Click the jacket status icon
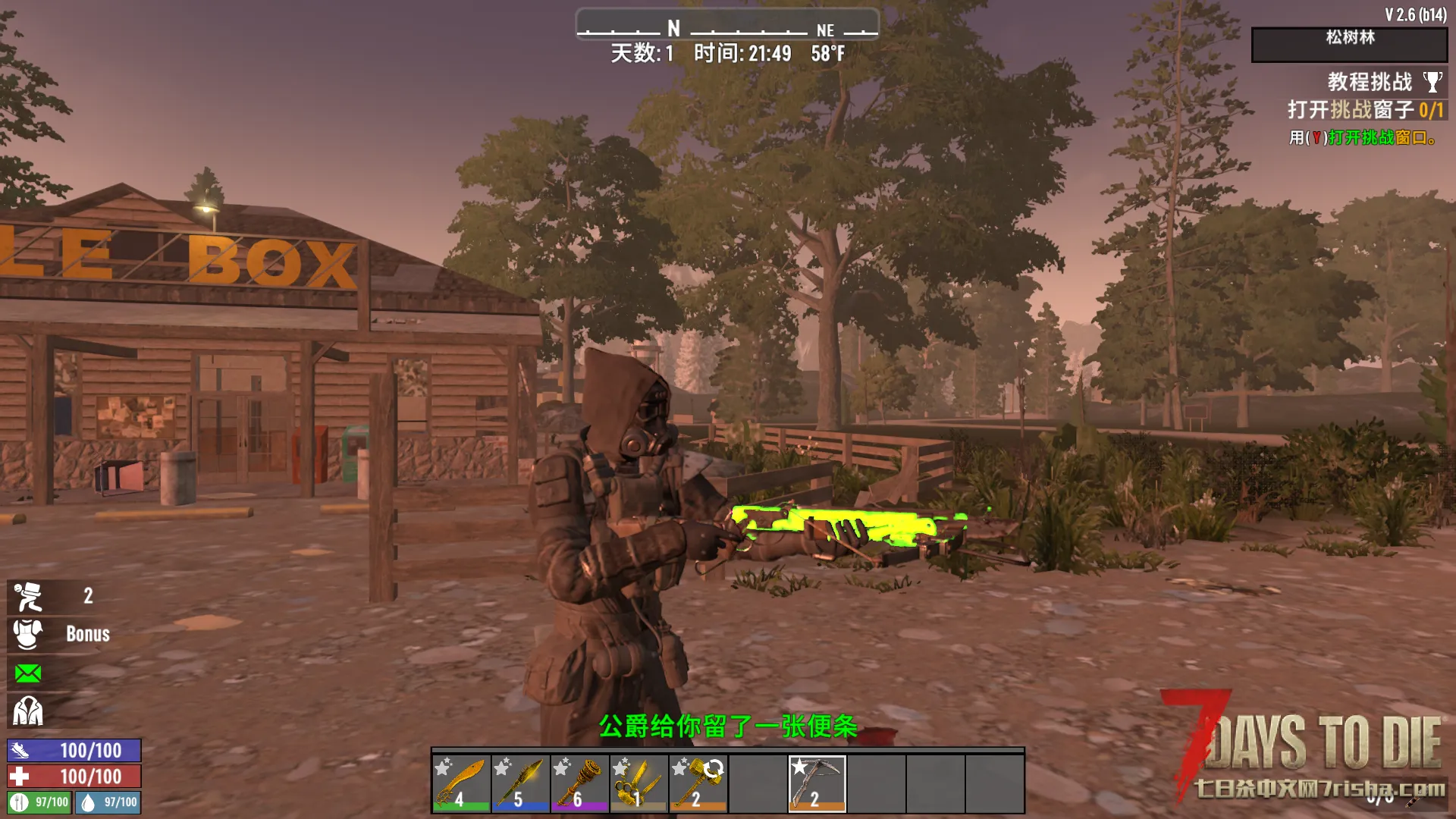This screenshot has width=1456, height=819. [28, 711]
